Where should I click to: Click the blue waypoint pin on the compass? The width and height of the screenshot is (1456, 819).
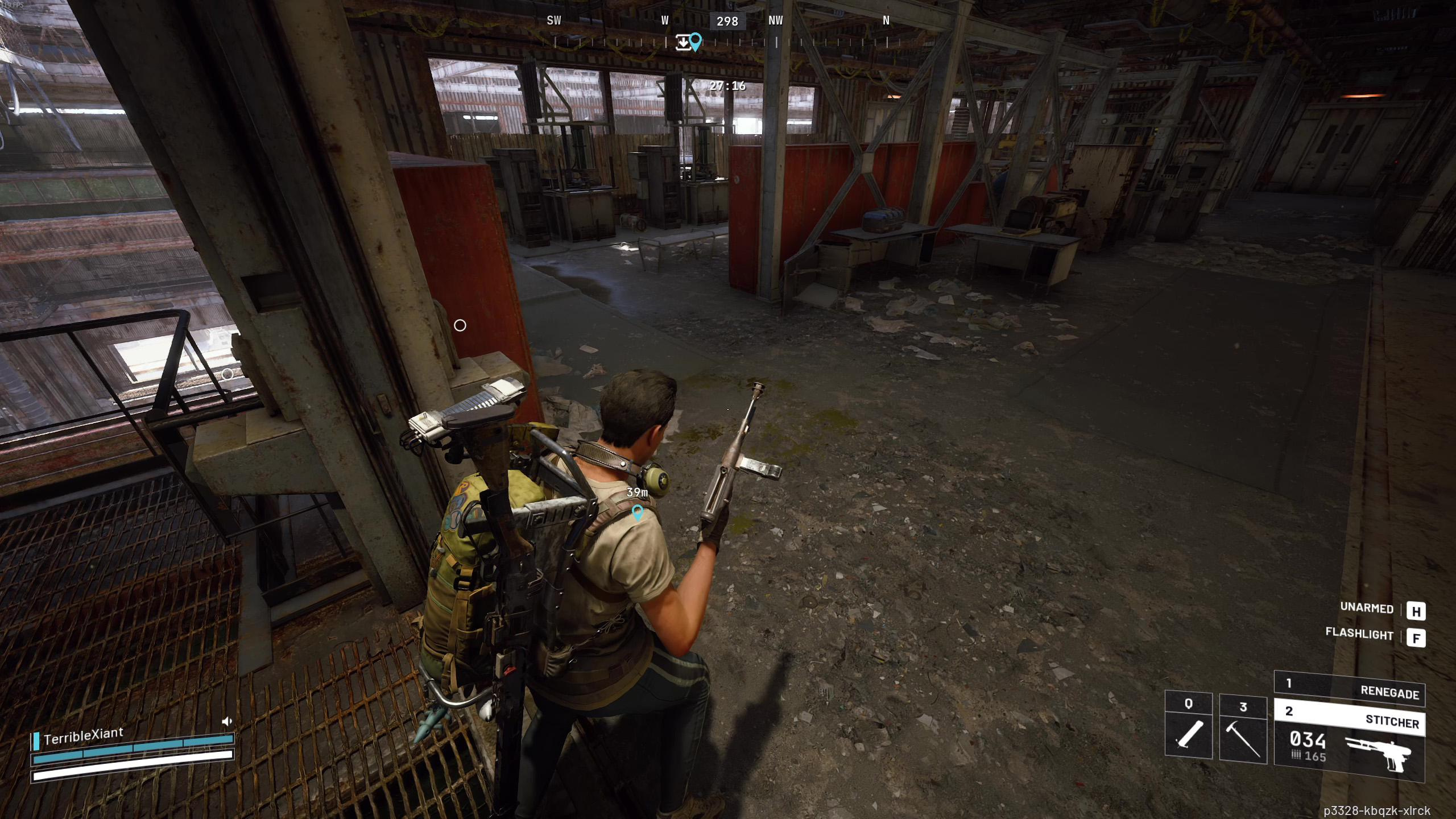[x=696, y=41]
